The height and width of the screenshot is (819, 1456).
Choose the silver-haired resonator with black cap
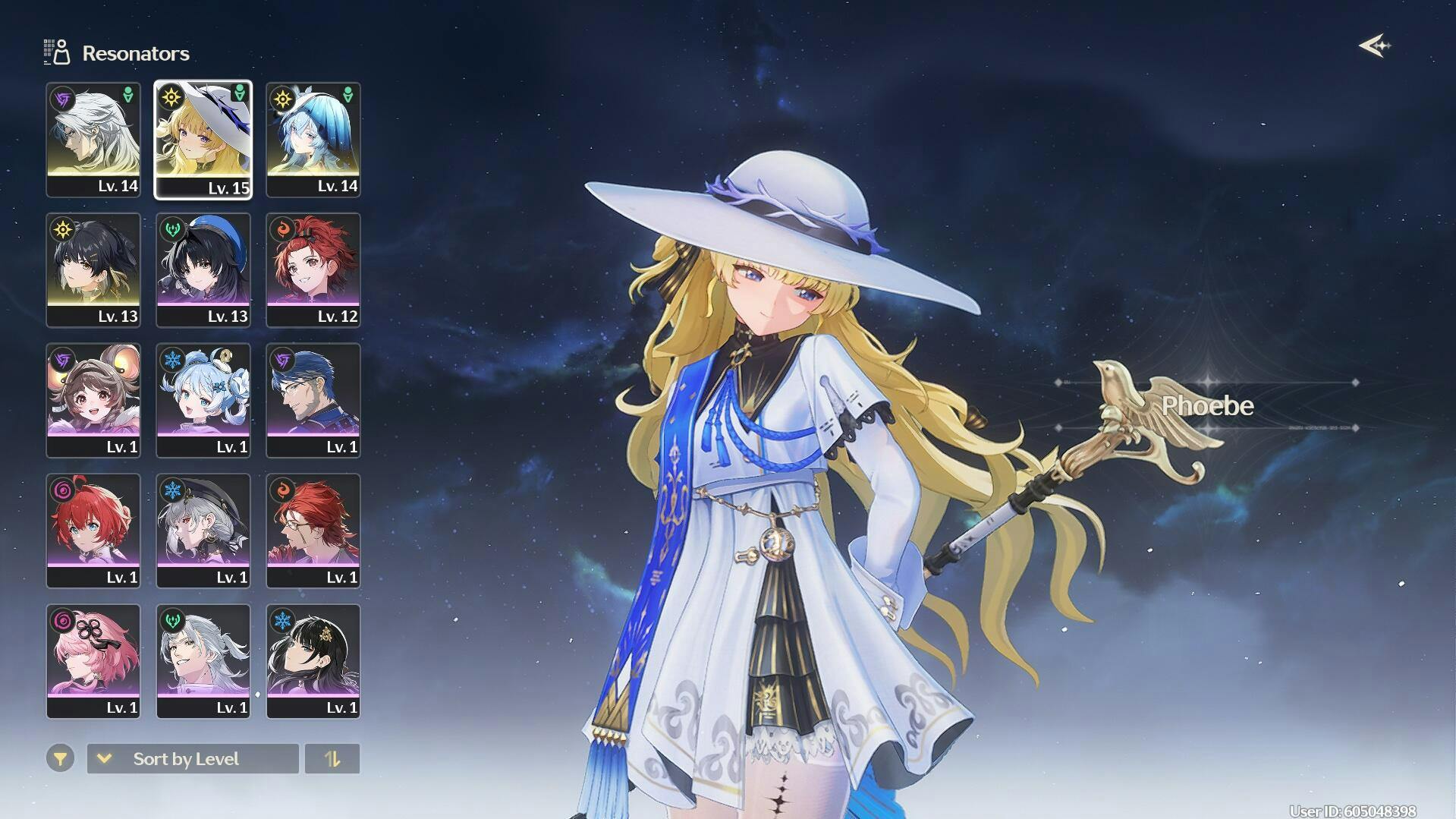coord(203,531)
